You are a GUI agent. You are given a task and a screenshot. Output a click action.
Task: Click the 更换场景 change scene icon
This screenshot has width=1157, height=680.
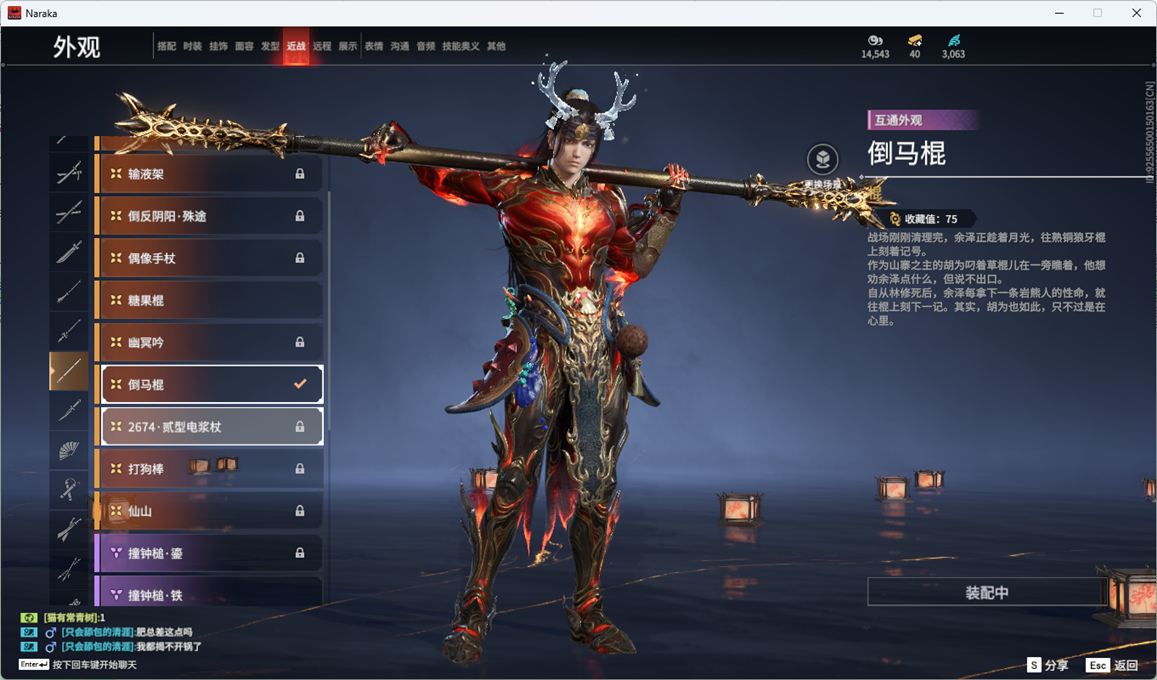click(x=823, y=160)
